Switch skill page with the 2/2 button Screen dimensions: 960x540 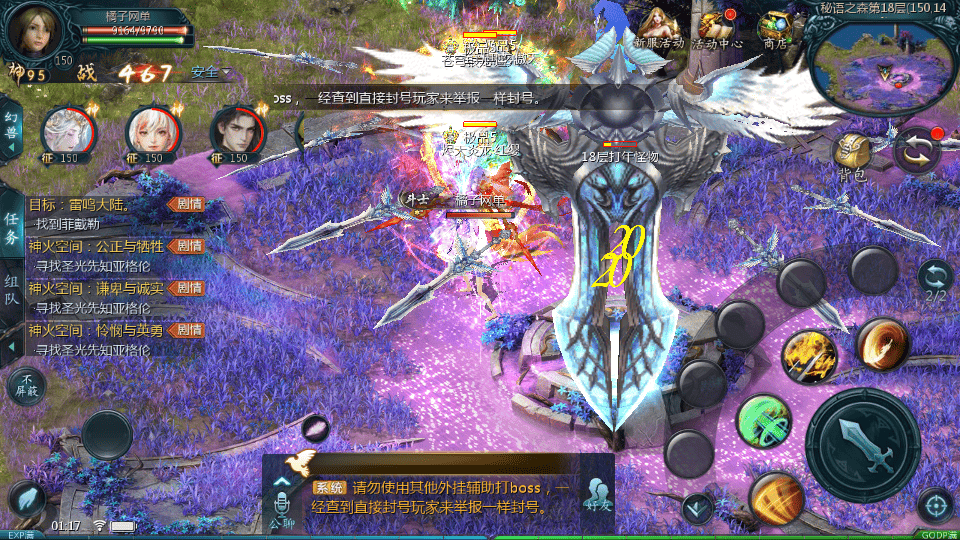pyautogui.click(x=935, y=281)
